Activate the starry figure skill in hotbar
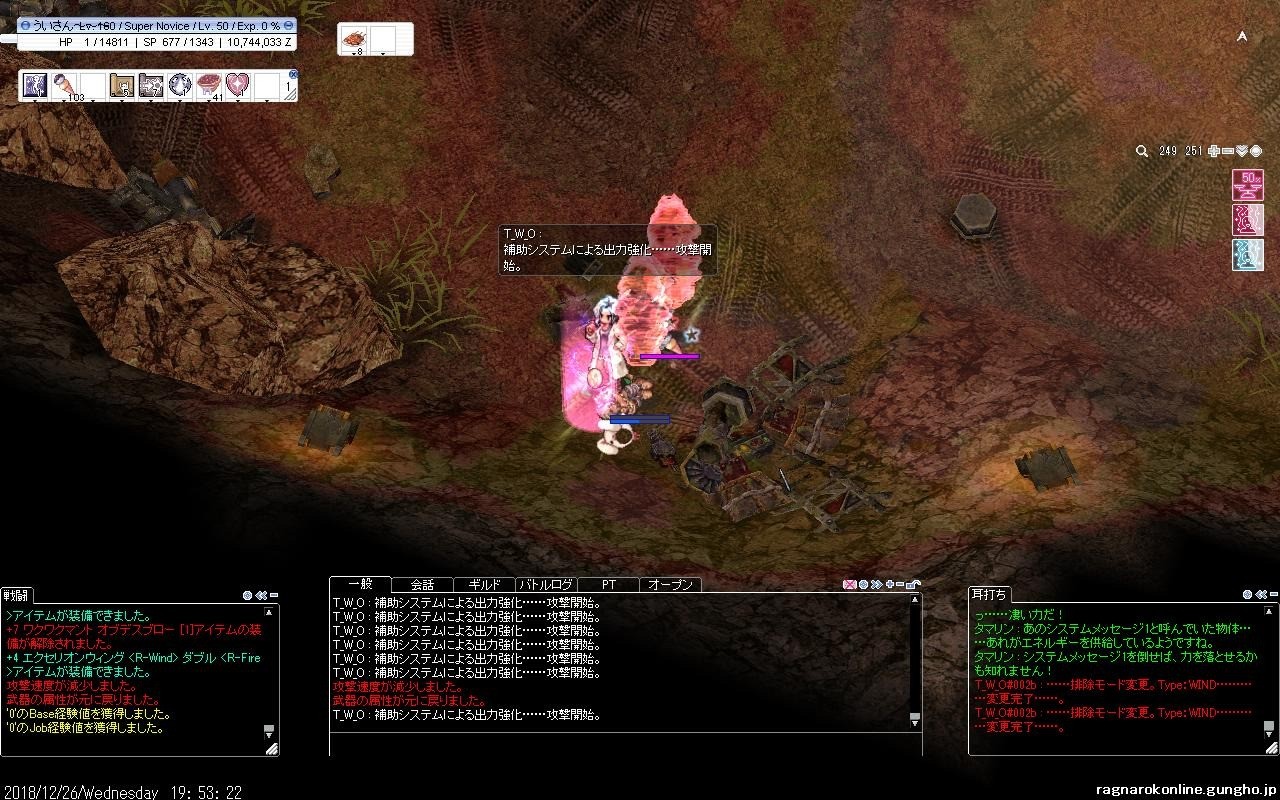1280x800 pixels. coord(35,85)
